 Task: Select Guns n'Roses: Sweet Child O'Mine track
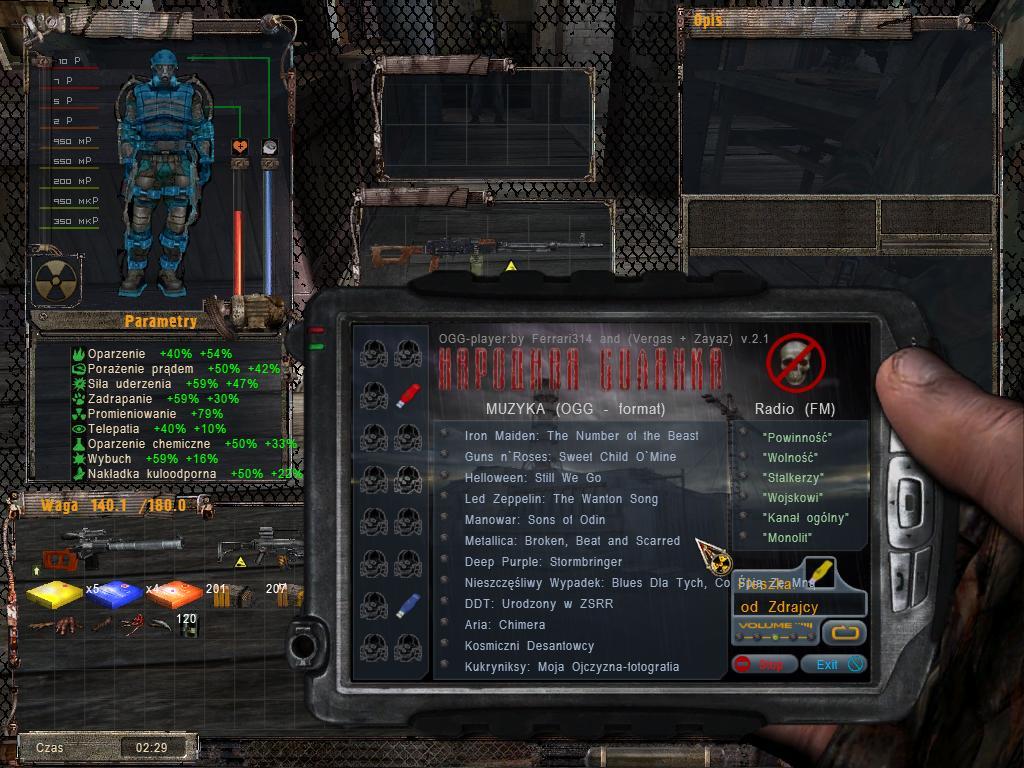pos(570,457)
